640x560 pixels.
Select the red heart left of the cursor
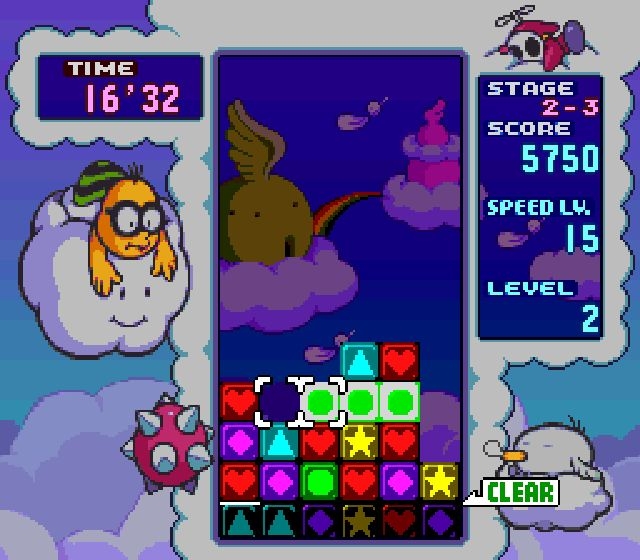point(240,401)
